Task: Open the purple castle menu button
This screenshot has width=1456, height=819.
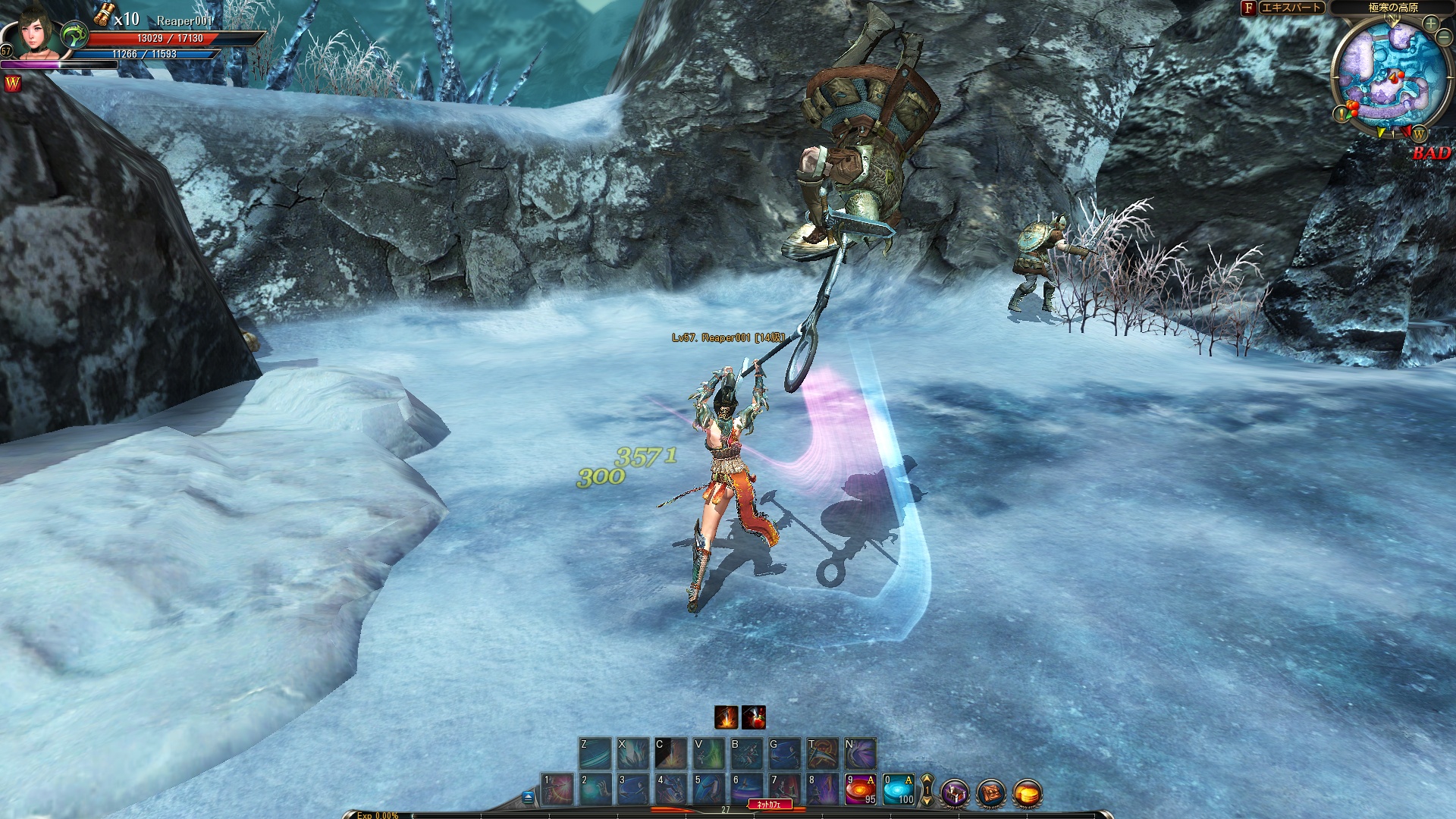Action: click(955, 794)
